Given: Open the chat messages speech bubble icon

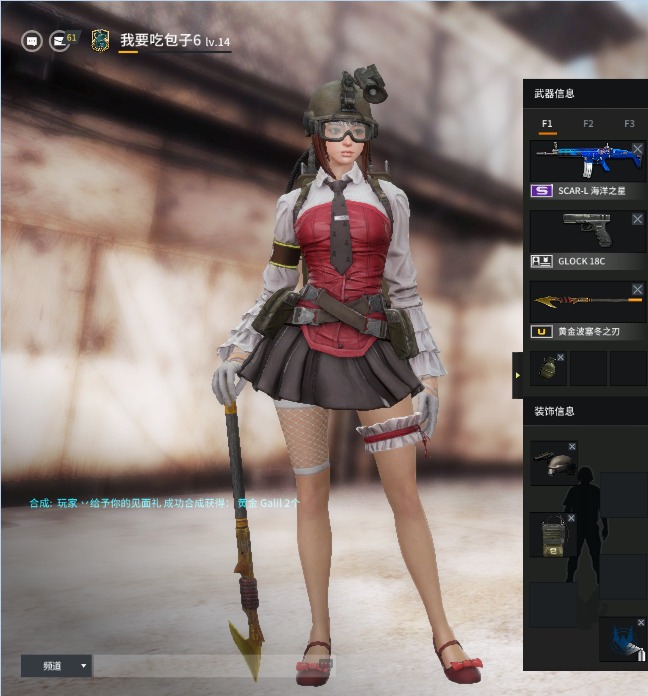Looking at the screenshot, I should pos(32,41).
